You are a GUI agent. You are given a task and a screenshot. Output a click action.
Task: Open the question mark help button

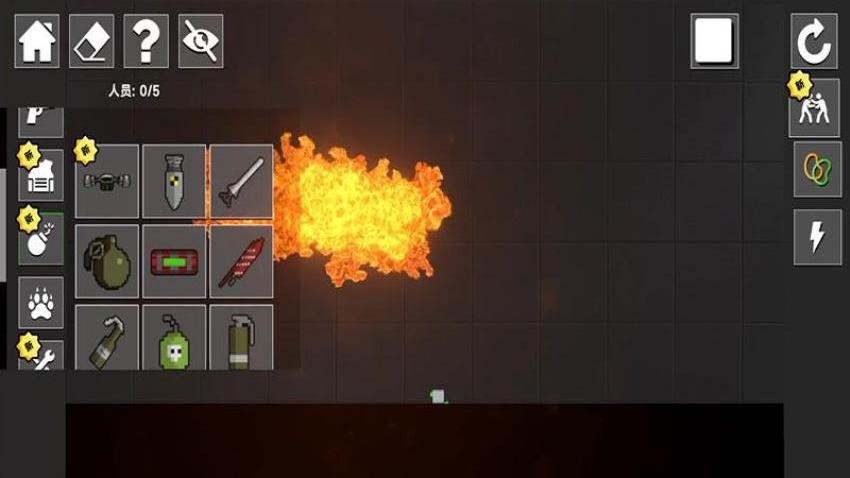coord(146,41)
